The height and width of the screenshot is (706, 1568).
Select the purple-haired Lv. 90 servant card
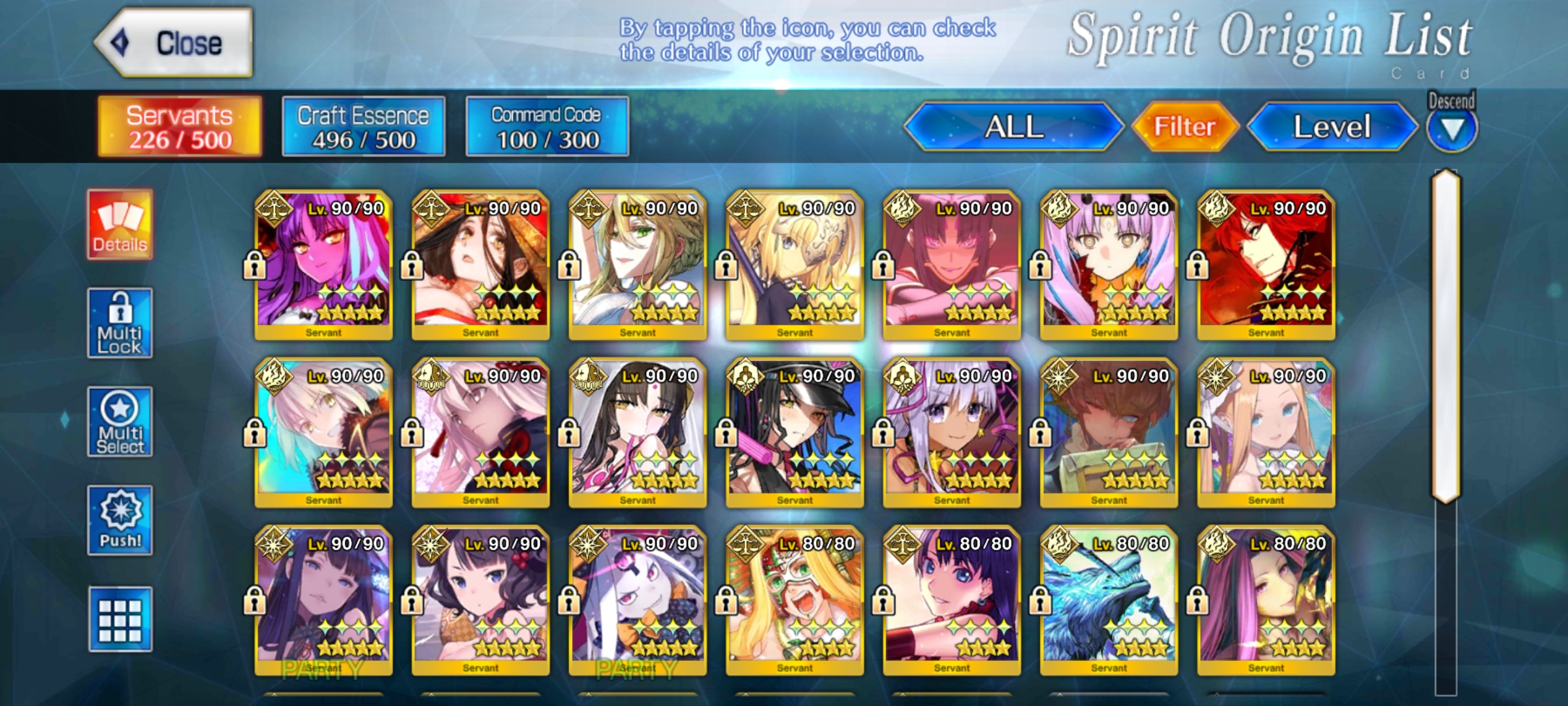[323, 265]
